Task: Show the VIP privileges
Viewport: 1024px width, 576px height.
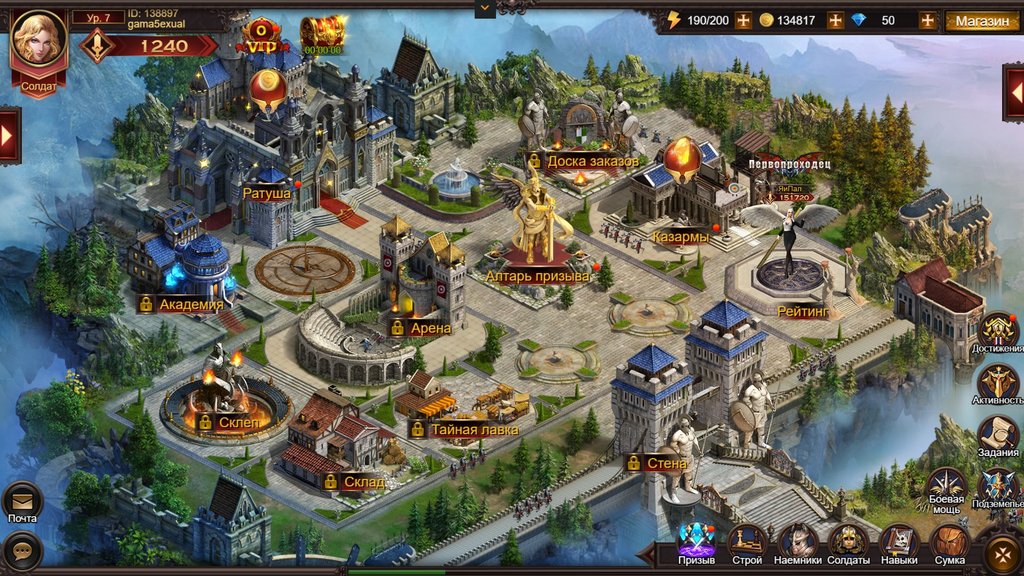Action: click(261, 34)
